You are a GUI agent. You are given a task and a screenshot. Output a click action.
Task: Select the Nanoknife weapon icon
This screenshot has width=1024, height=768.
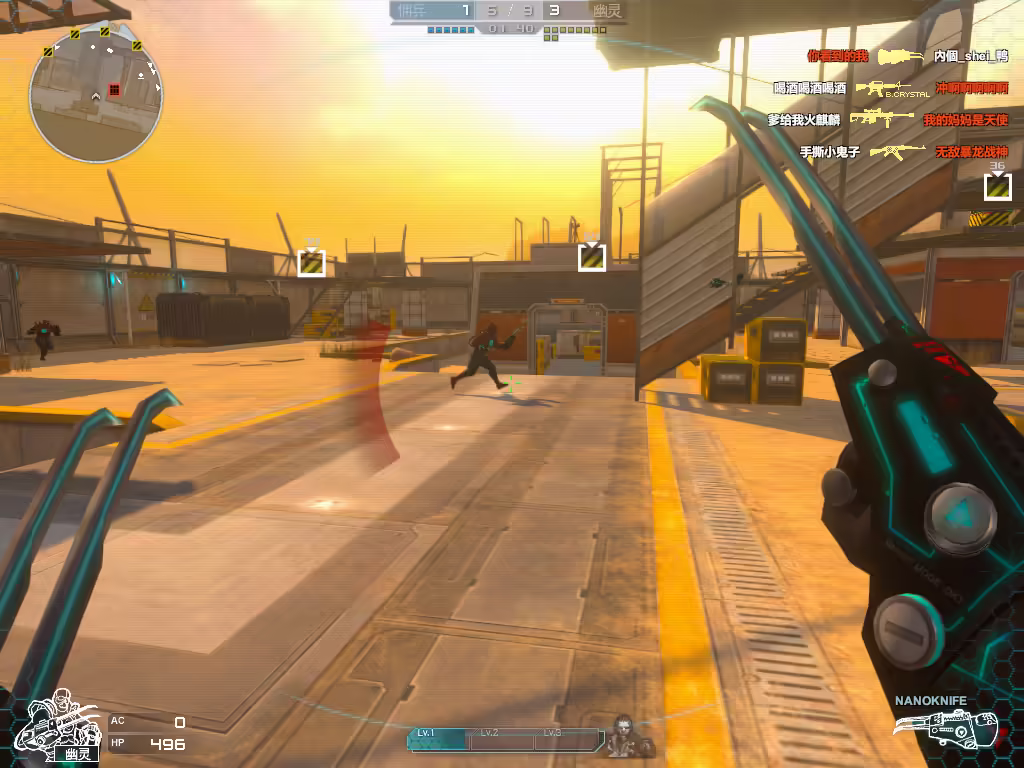(x=960, y=727)
